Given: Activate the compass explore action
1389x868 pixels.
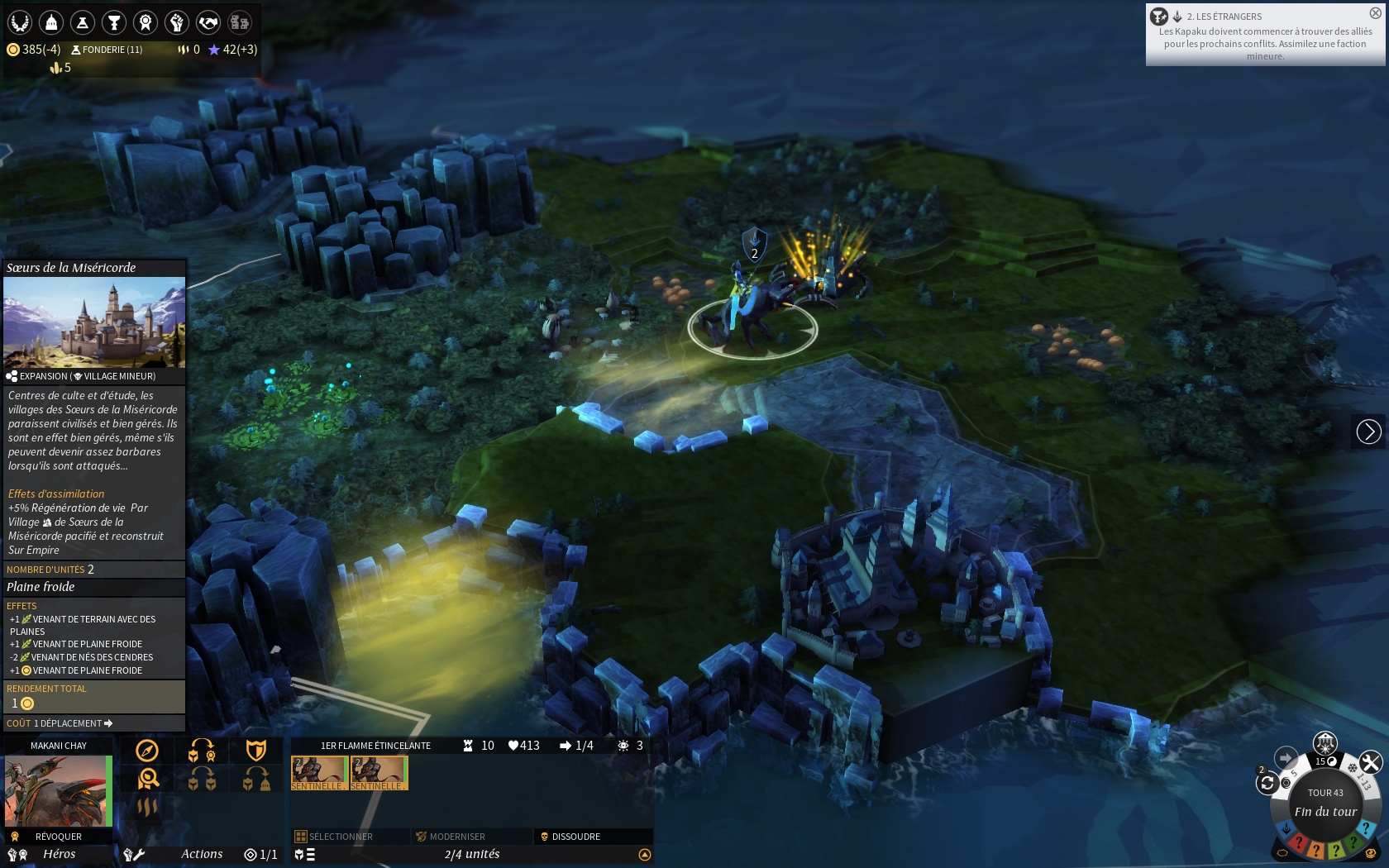Looking at the screenshot, I should tap(147, 751).
